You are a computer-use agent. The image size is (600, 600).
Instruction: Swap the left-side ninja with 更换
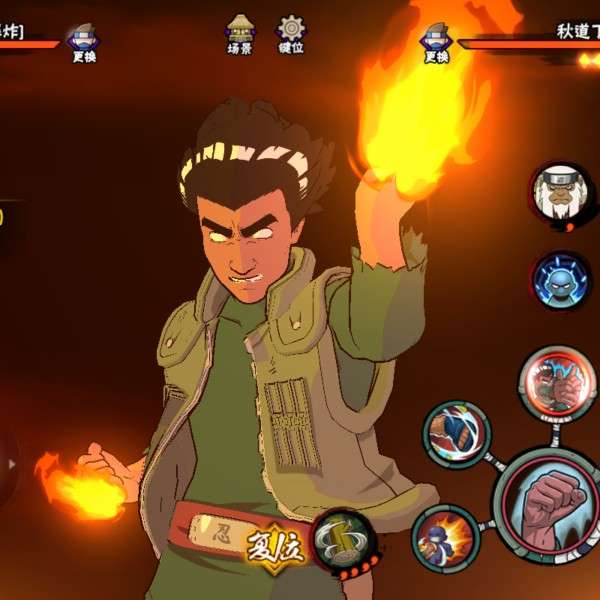click(x=83, y=42)
